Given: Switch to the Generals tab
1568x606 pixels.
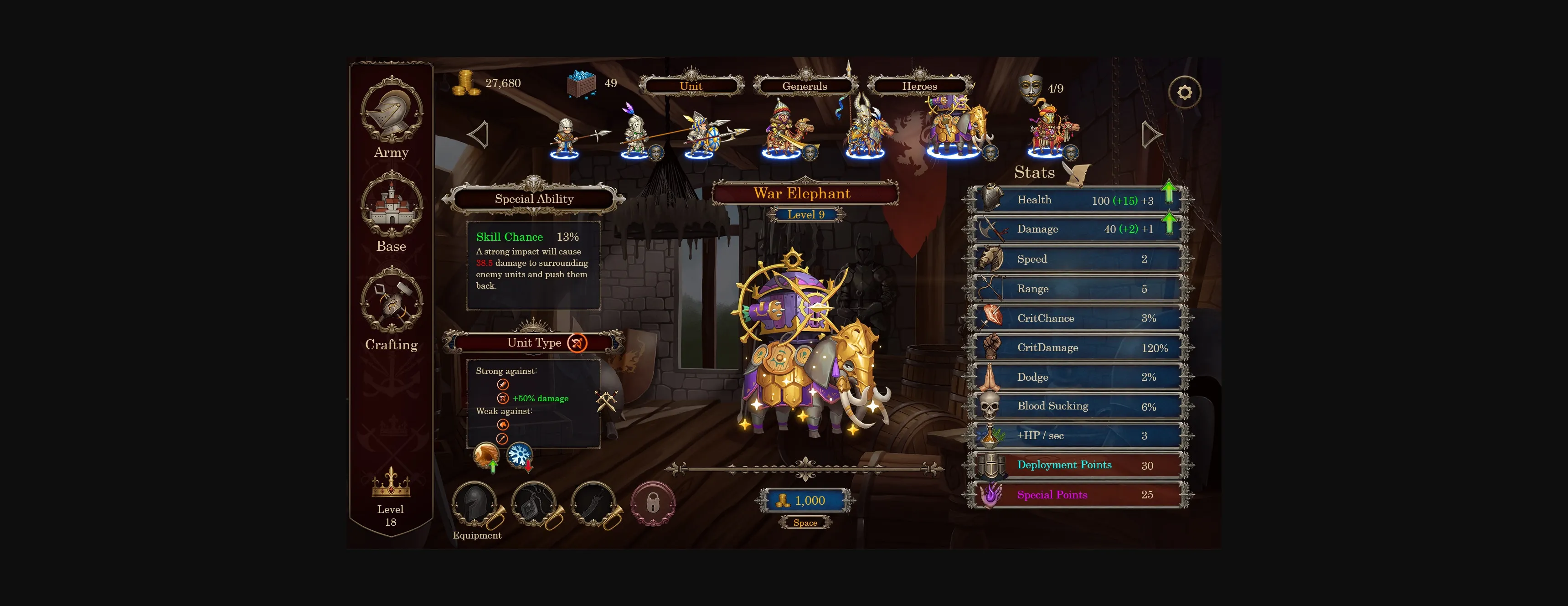Looking at the screenshot, I should 804,86.
